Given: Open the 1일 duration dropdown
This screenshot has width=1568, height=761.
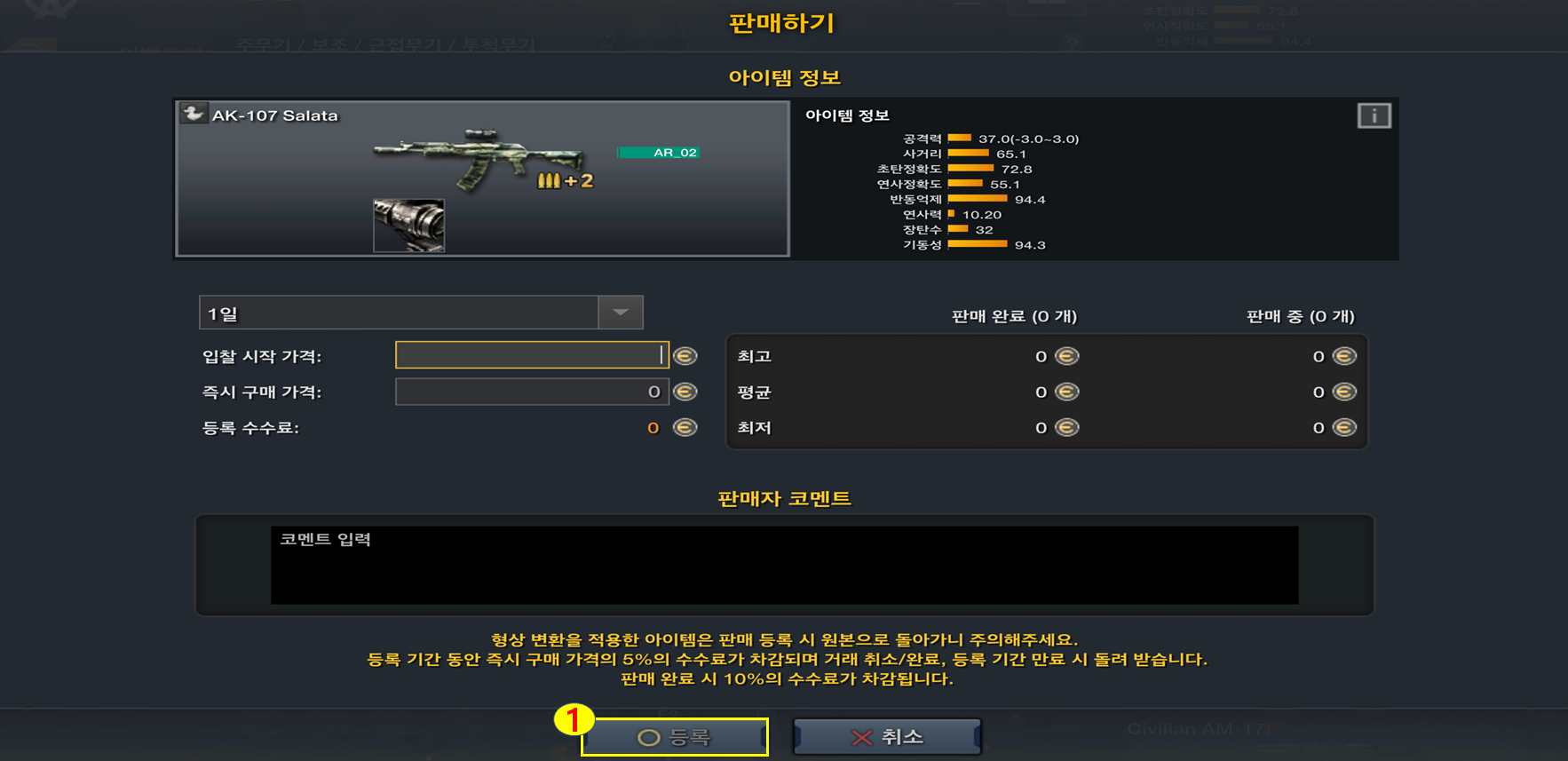Looking at the screenshot, I should coord(620,313).
